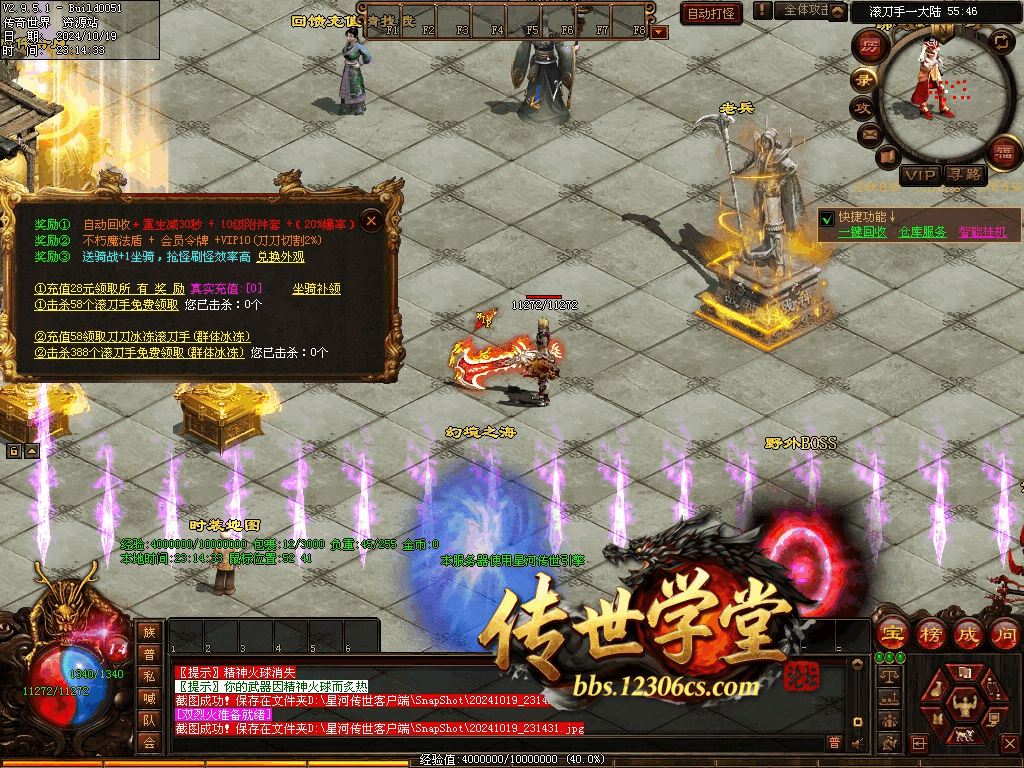The width and height of the screenshot is (1024, 768).
Task: Click the 兑换外观 link
Action: (x=280, y=257)
